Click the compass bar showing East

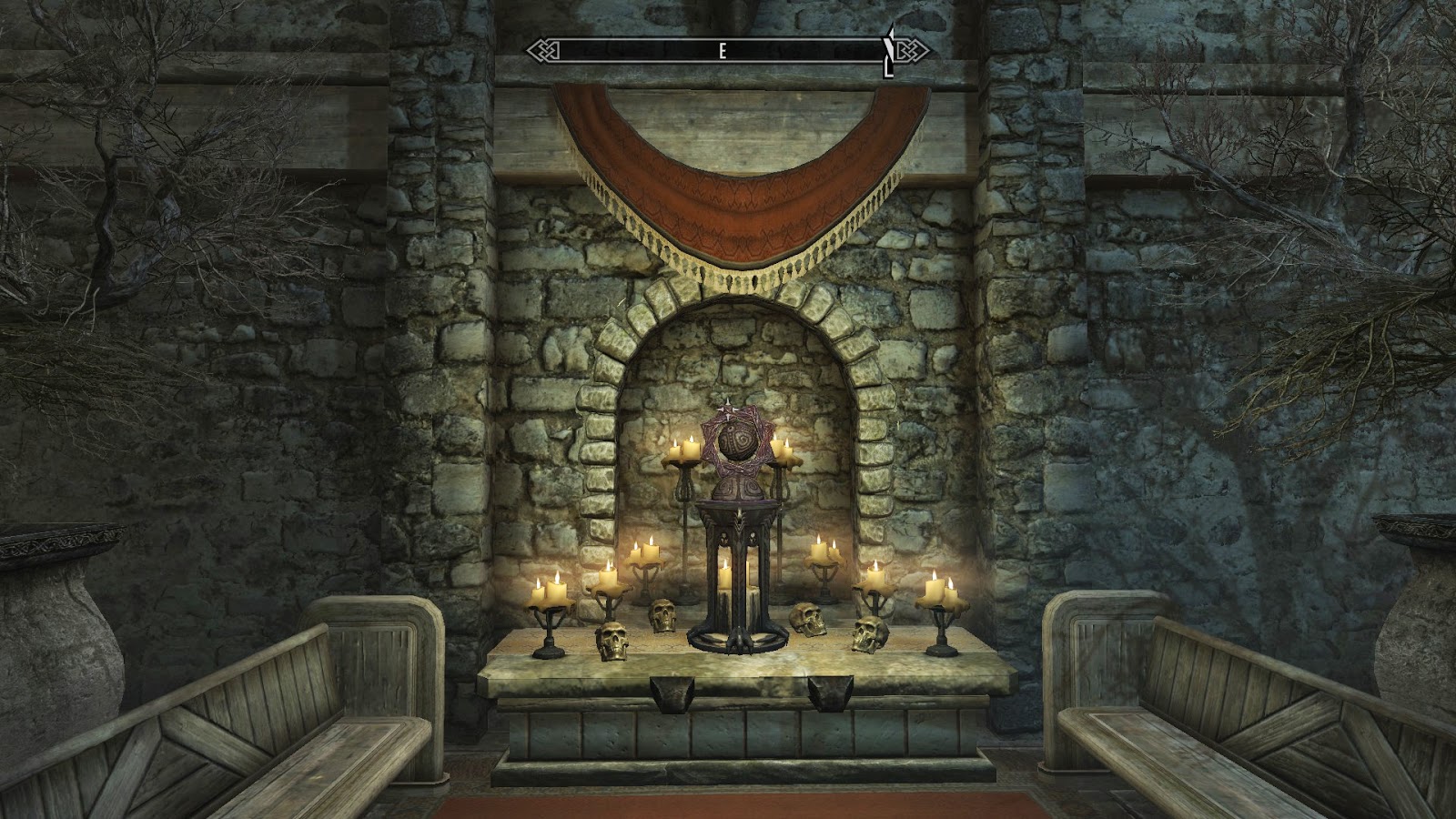tap(725, 51)
